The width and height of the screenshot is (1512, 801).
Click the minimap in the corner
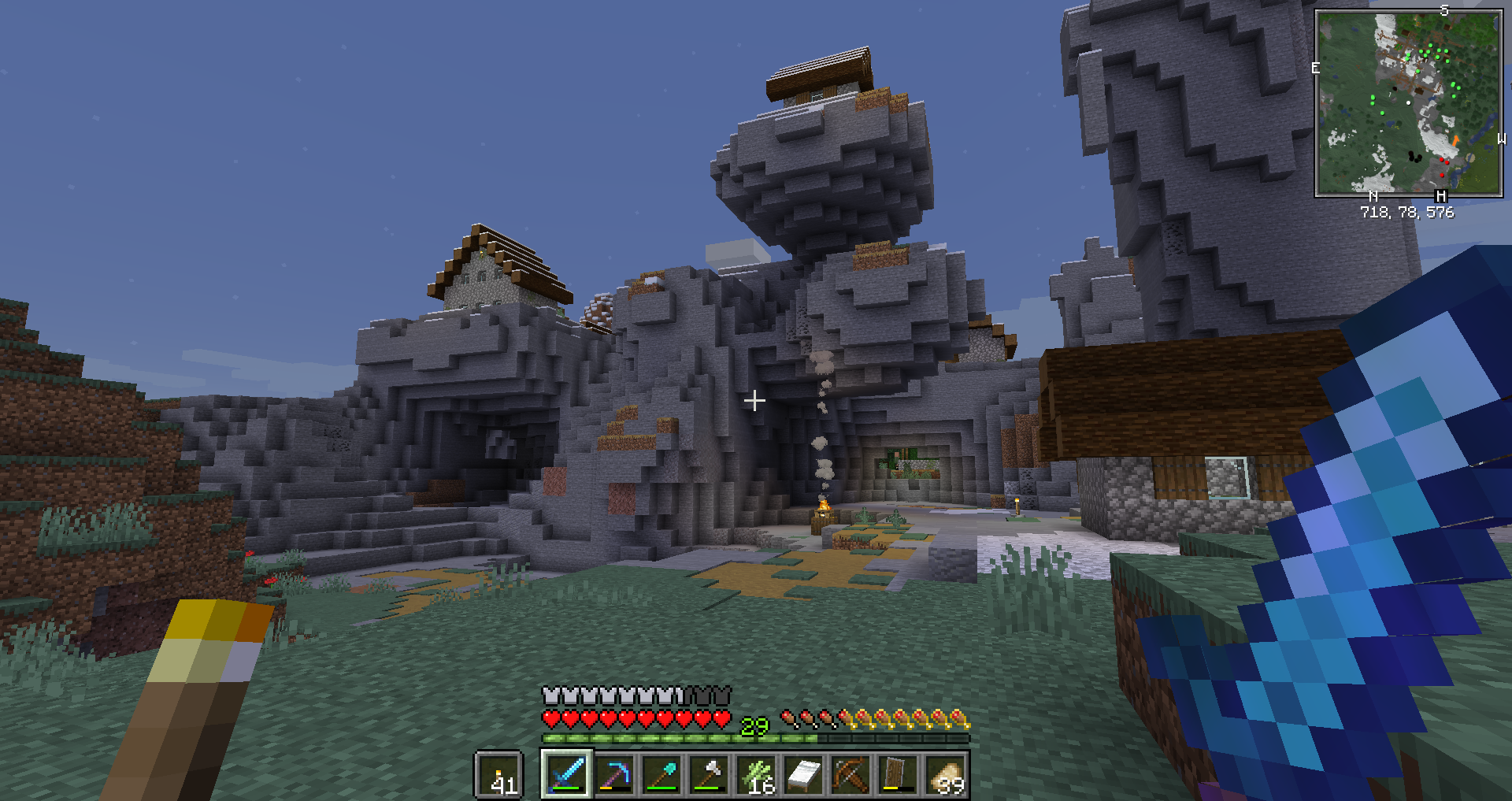tap(1409, 102)
